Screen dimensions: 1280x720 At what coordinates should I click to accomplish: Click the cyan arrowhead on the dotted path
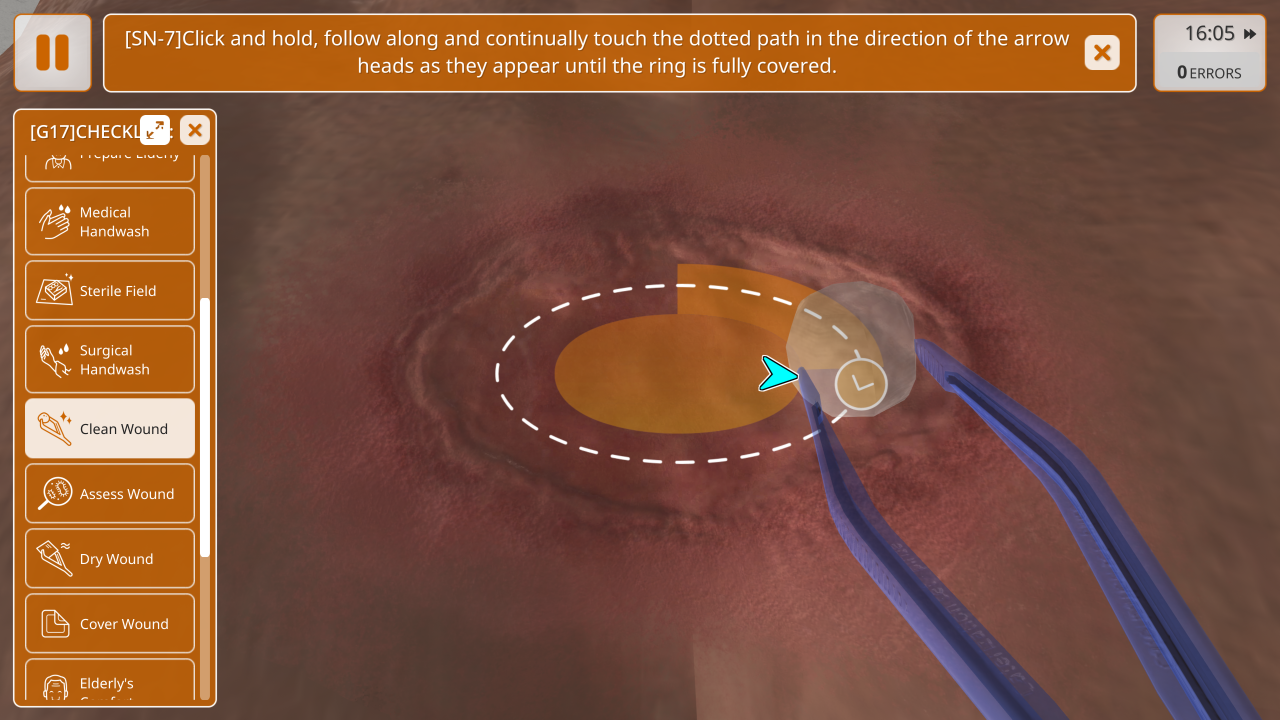(x=775, y=373)
